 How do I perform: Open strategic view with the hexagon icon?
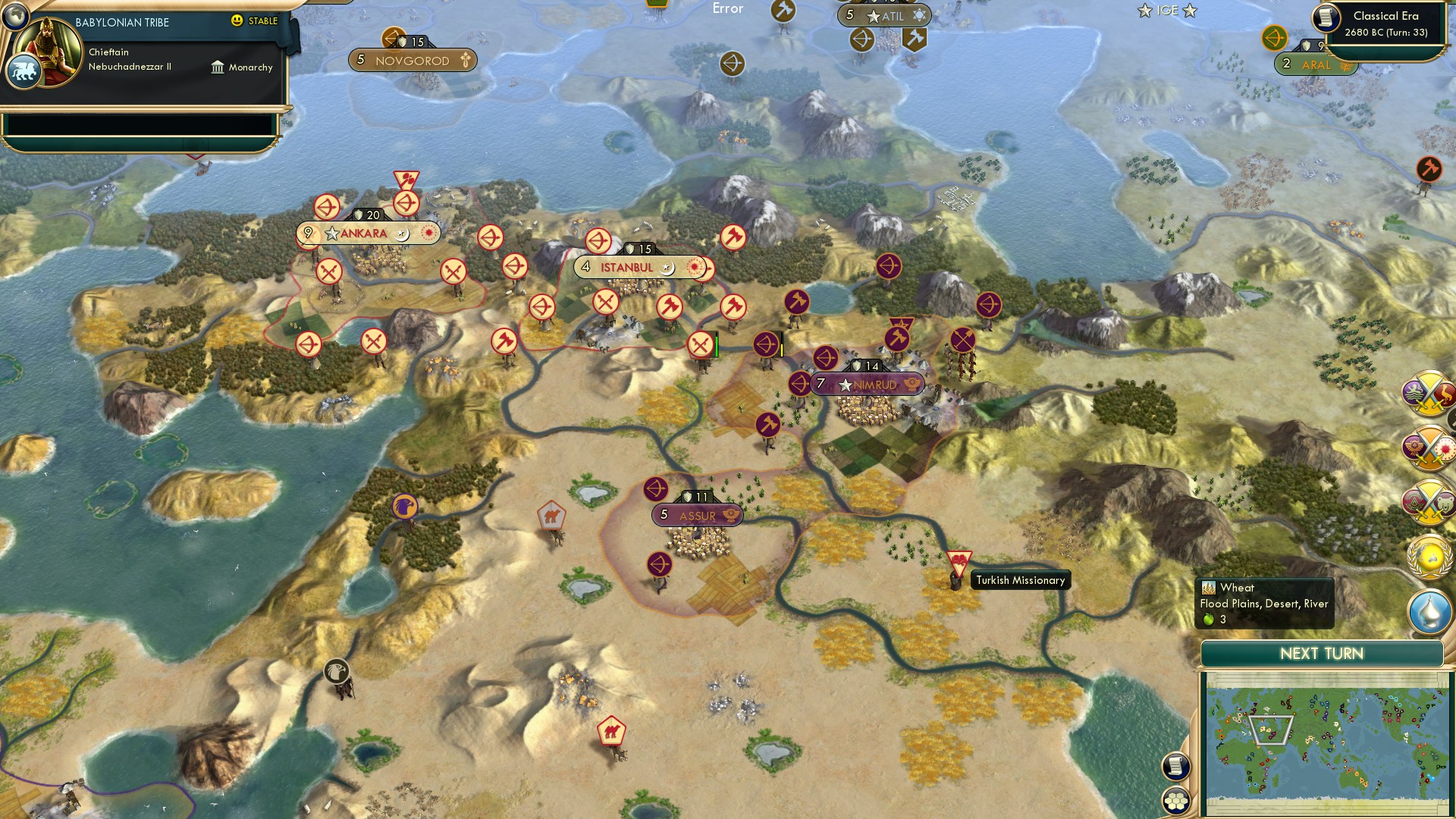coord(1175,801)
